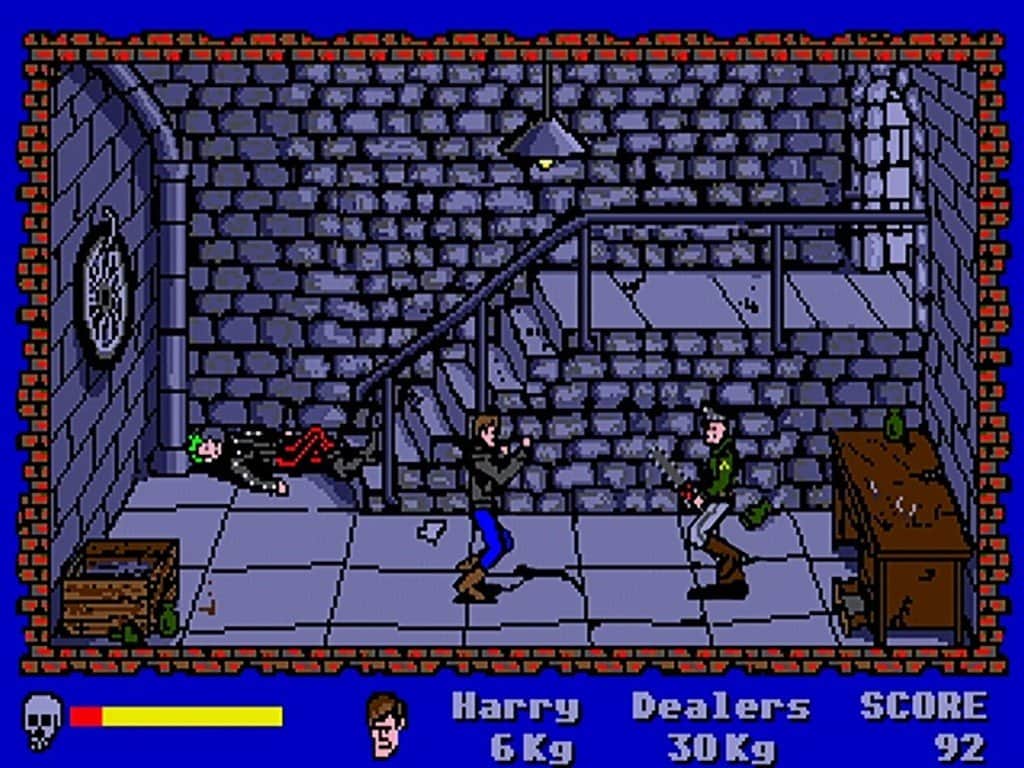The height and width of the screenshot is (768, 1024).
Task: Select Harry's face portrait in the HUD
Action: click(387, 724)
